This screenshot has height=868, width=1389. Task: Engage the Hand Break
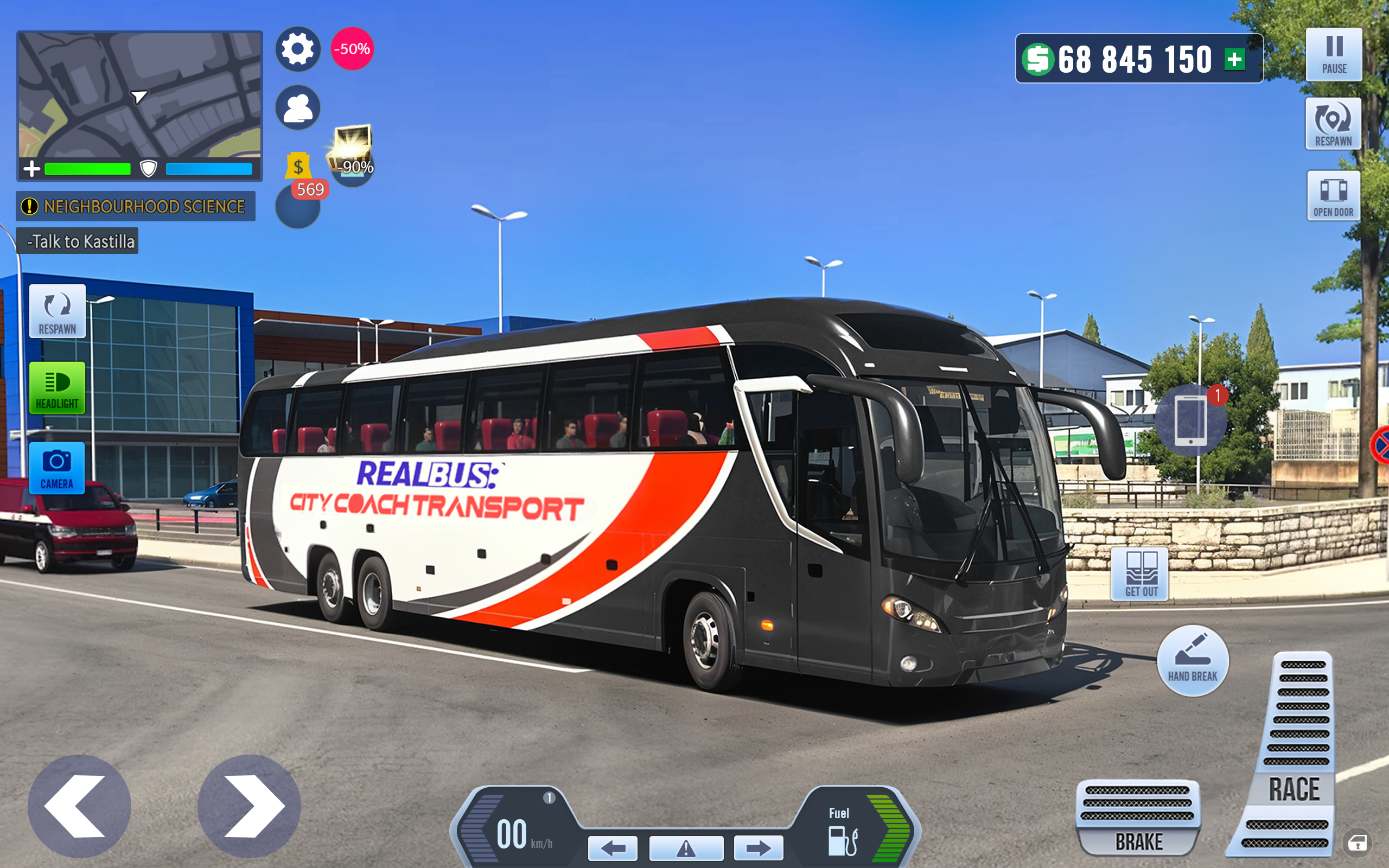coord(1193,660)
